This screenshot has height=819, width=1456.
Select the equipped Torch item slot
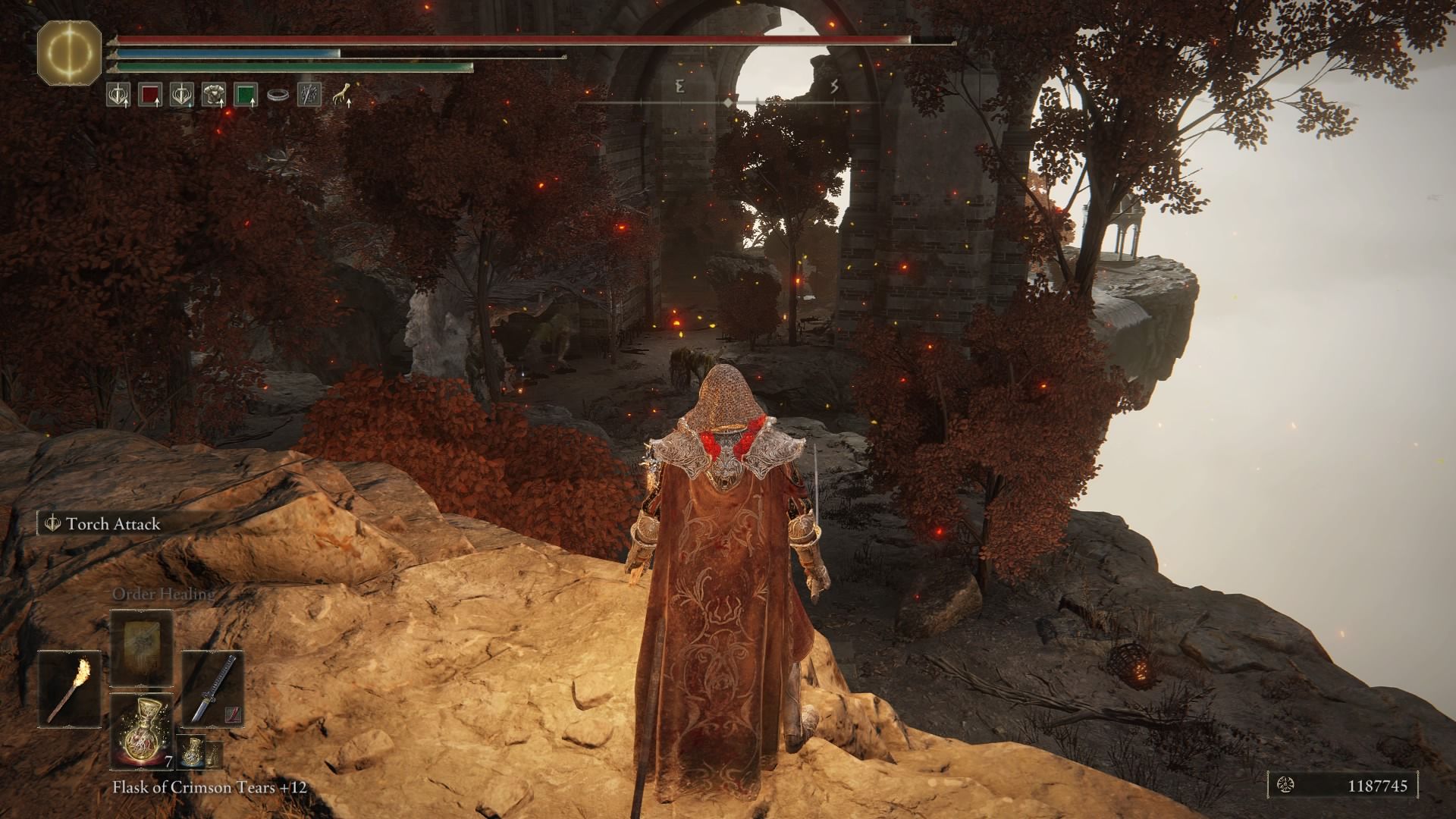(x=69, y=689)
